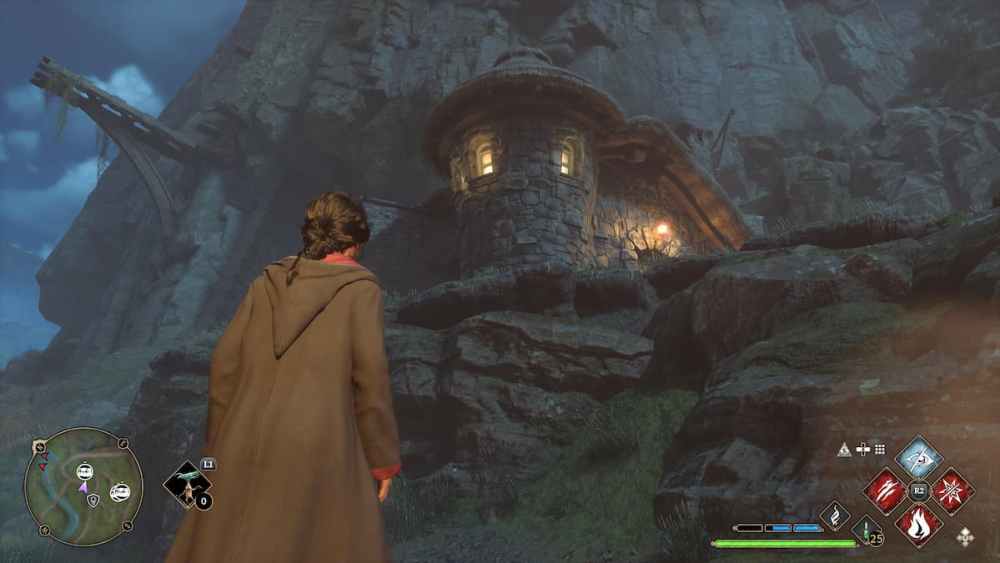The height and width of the screenshot is (563, 1000).
Task: Drink the green potion with count 25
Action: 866,529
